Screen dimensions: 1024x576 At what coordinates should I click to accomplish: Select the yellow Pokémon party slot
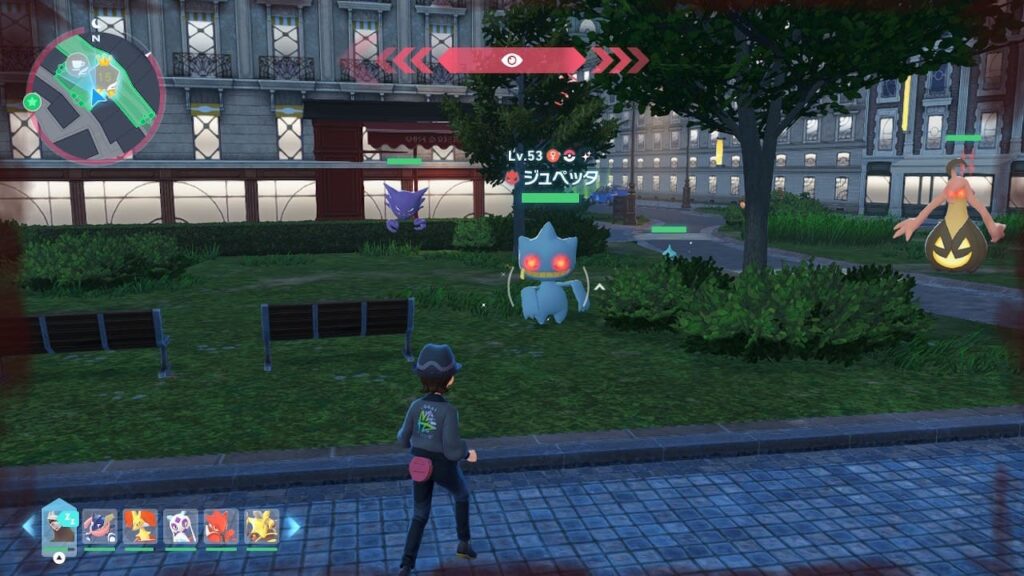tap(261, 526)
